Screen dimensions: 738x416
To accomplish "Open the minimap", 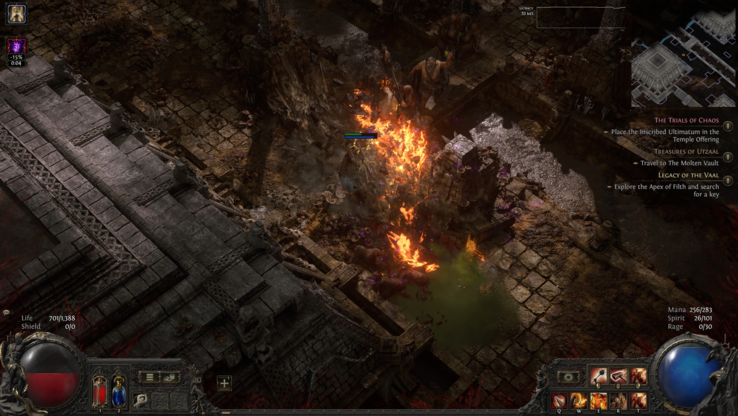I will 683,60.
